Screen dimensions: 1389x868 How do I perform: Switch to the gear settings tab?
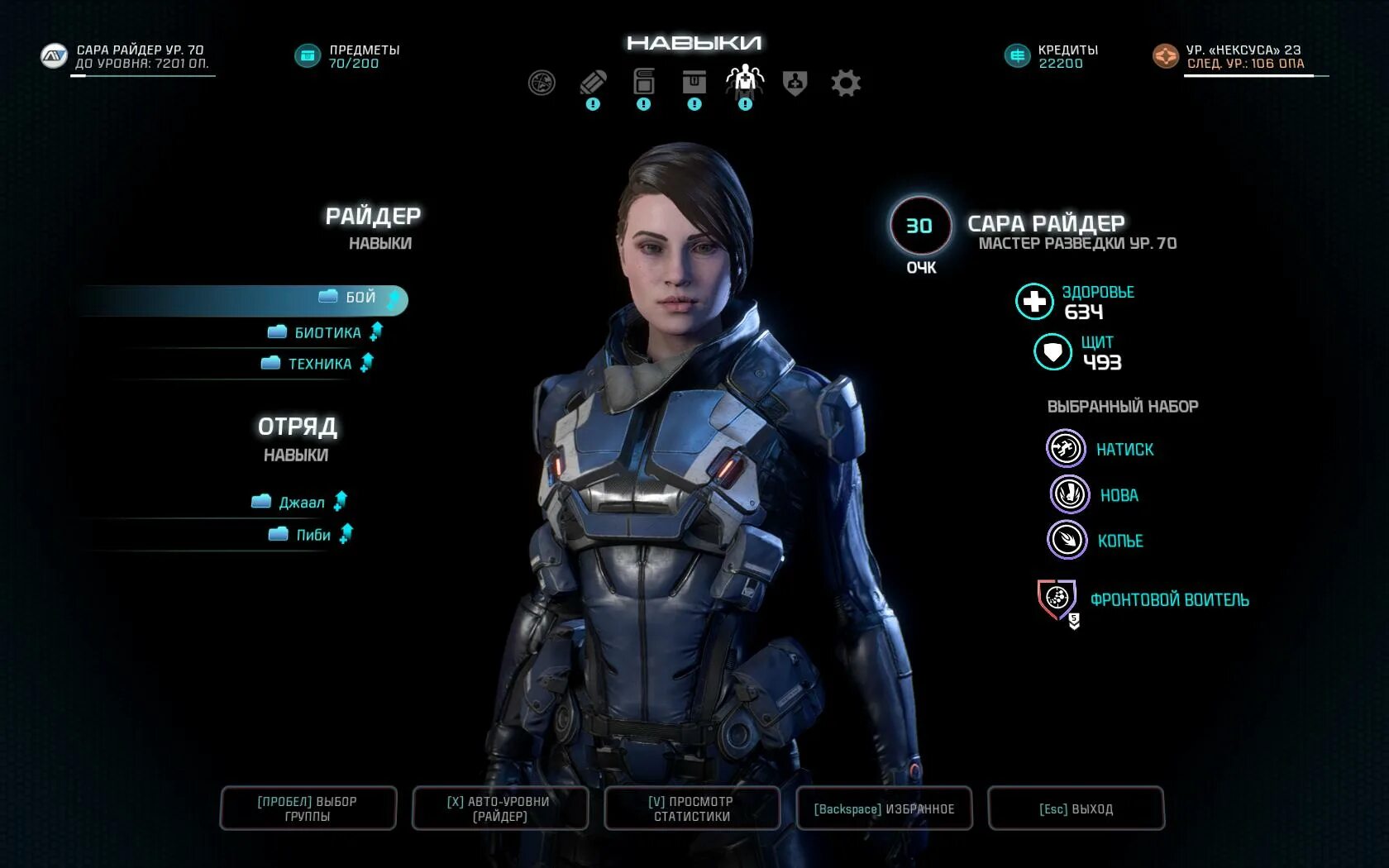pyautogui.click(x=845, y=83)
